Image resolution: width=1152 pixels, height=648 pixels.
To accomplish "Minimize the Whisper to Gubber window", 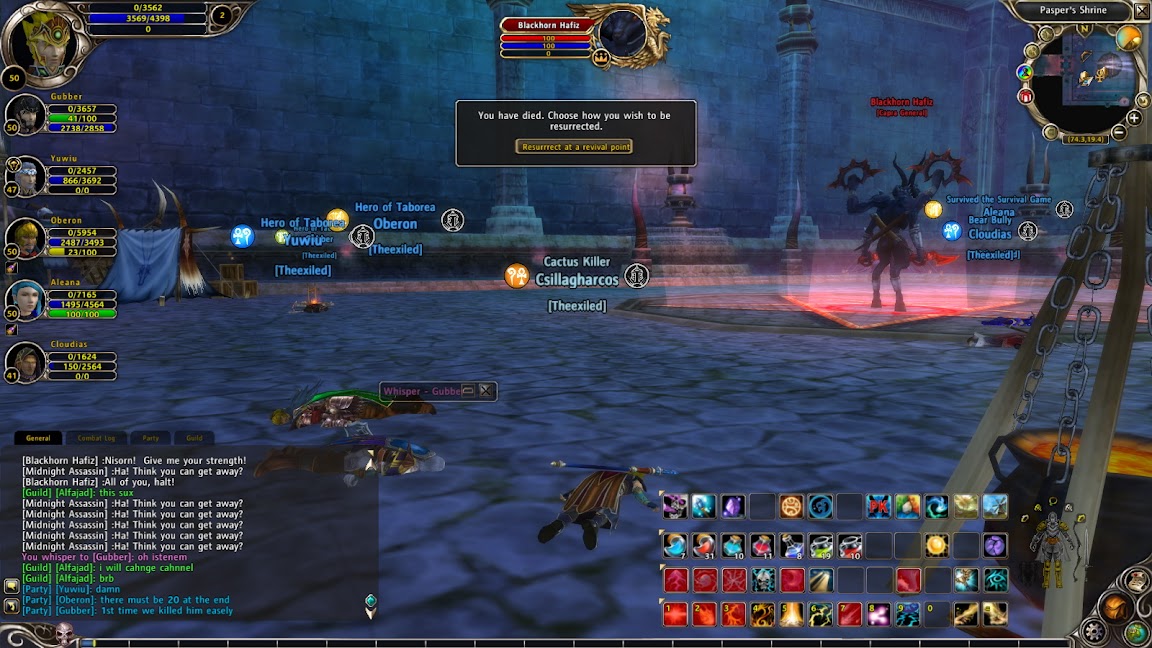I will coord(467,391).
